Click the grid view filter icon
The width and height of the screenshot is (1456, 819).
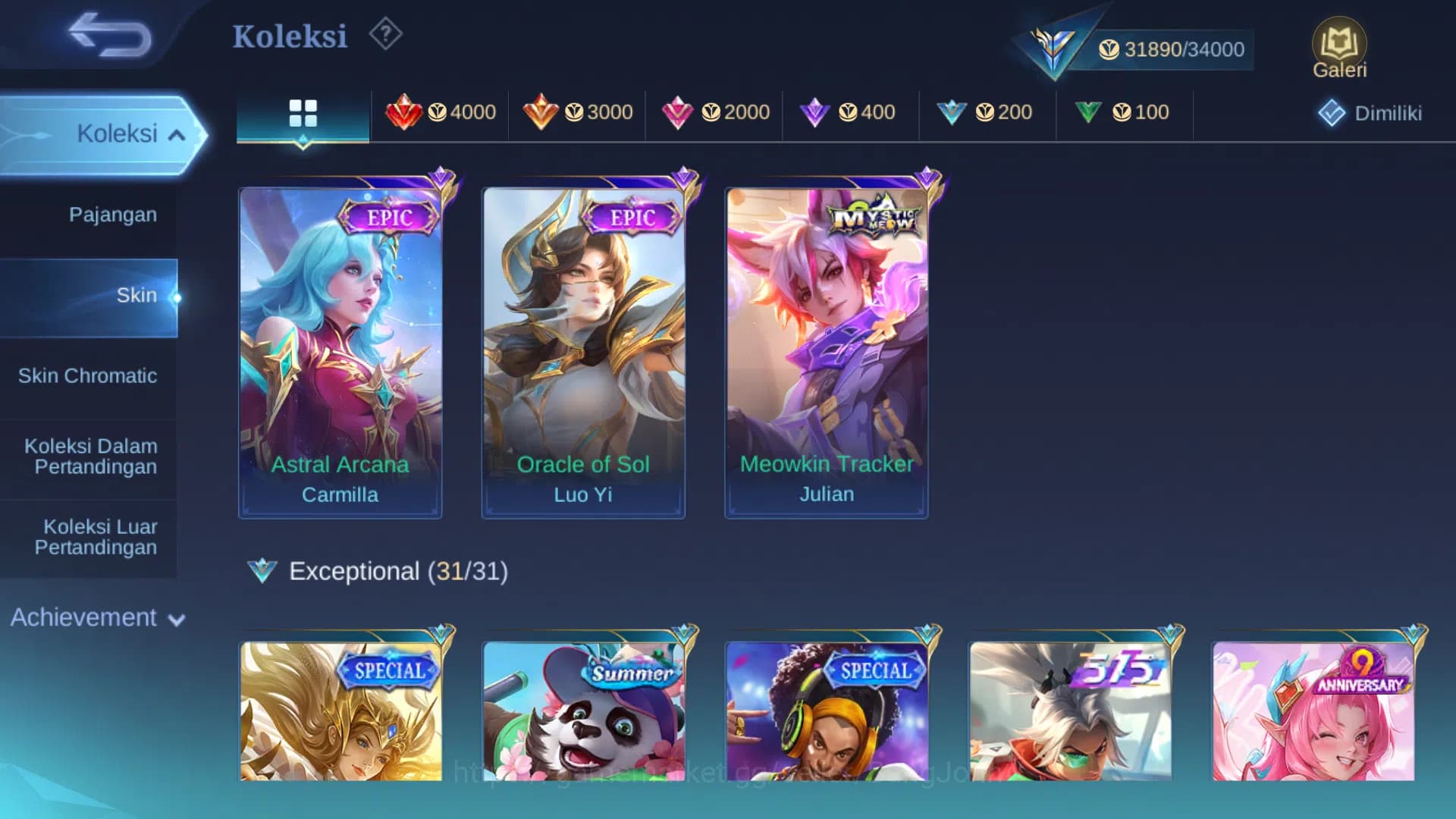[303, 112]
